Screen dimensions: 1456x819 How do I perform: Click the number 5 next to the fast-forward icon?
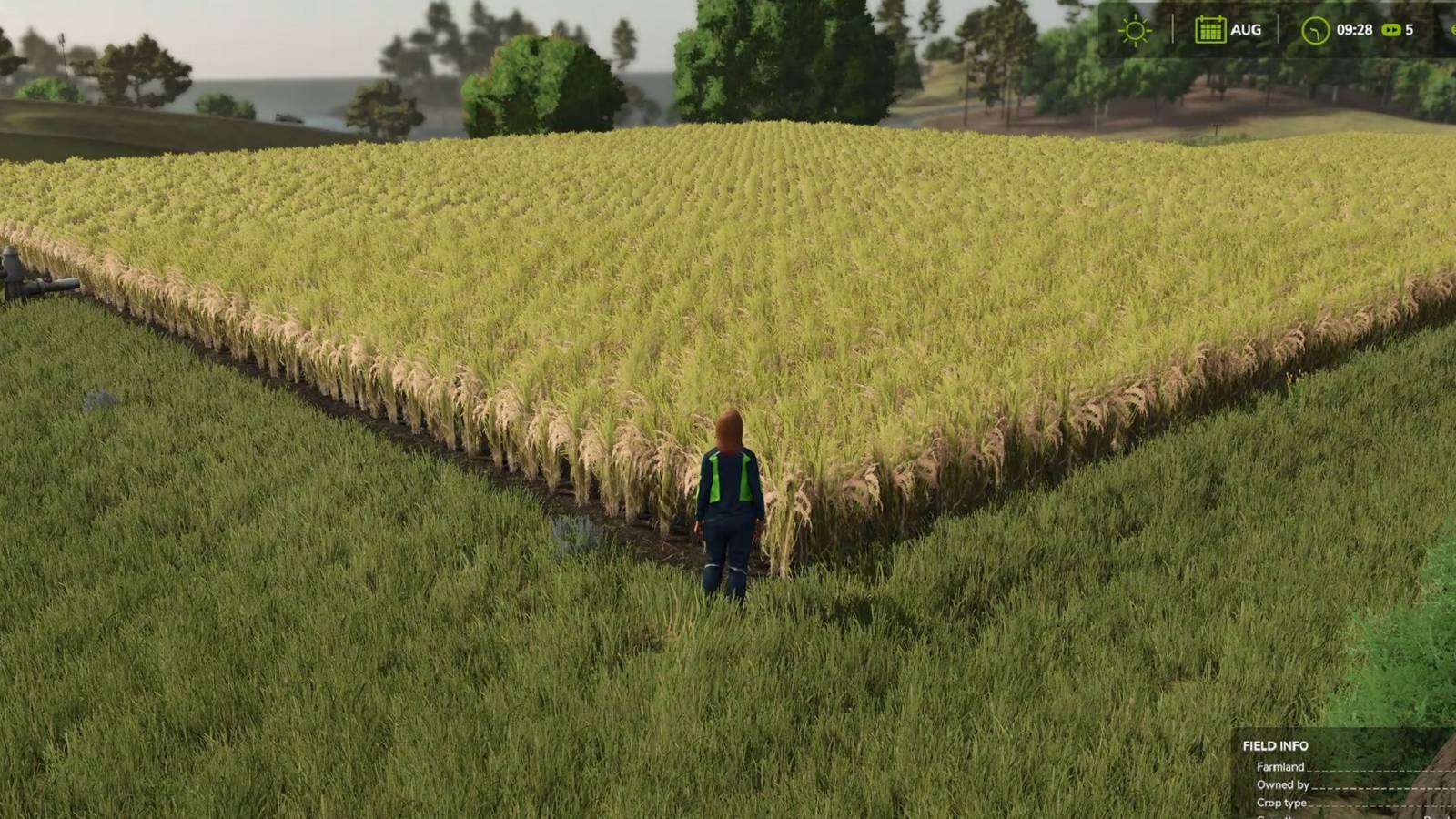click(1408, 29)
